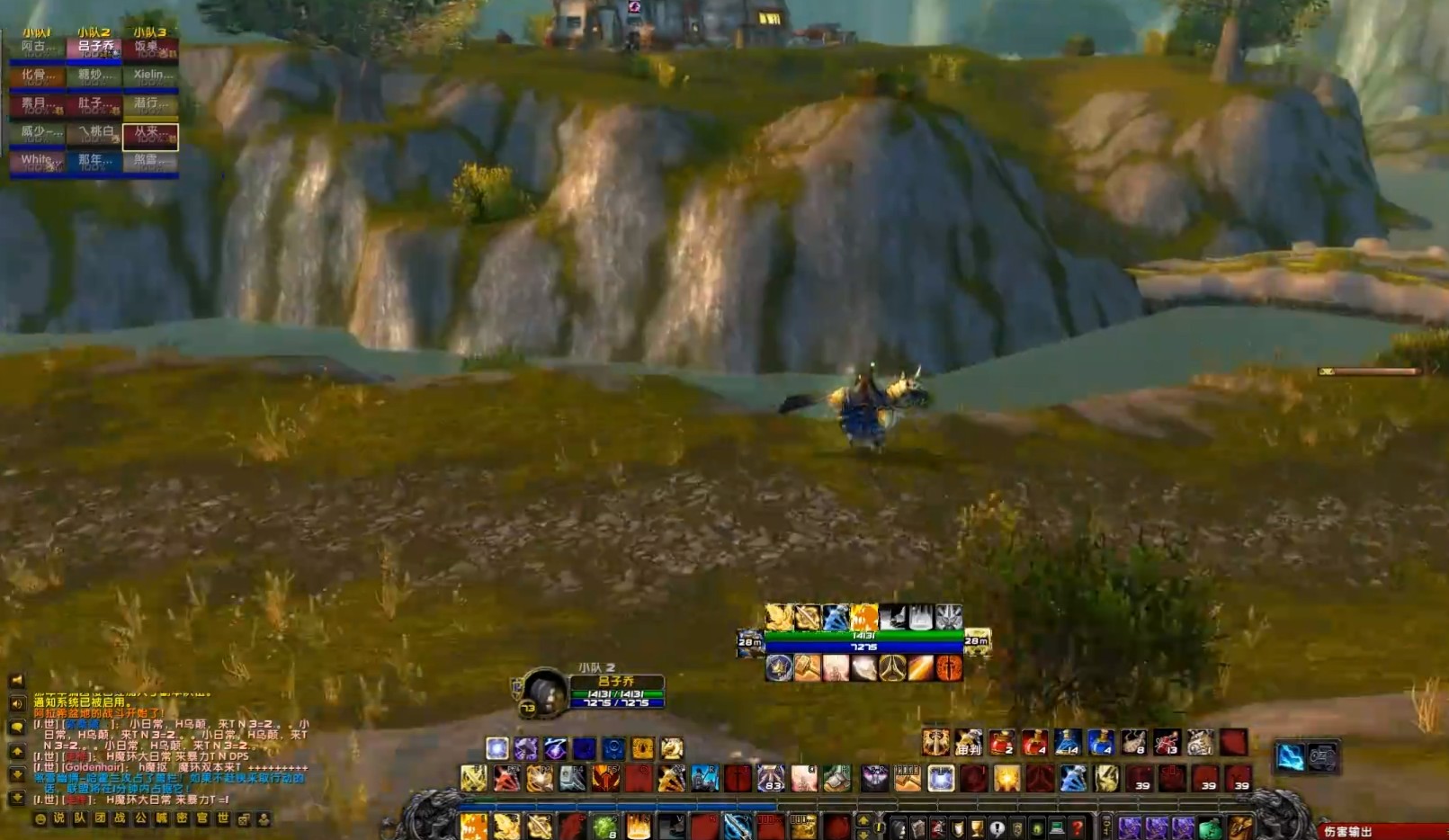
Task: Open the red question mark help button
Action: [1077, 827]
